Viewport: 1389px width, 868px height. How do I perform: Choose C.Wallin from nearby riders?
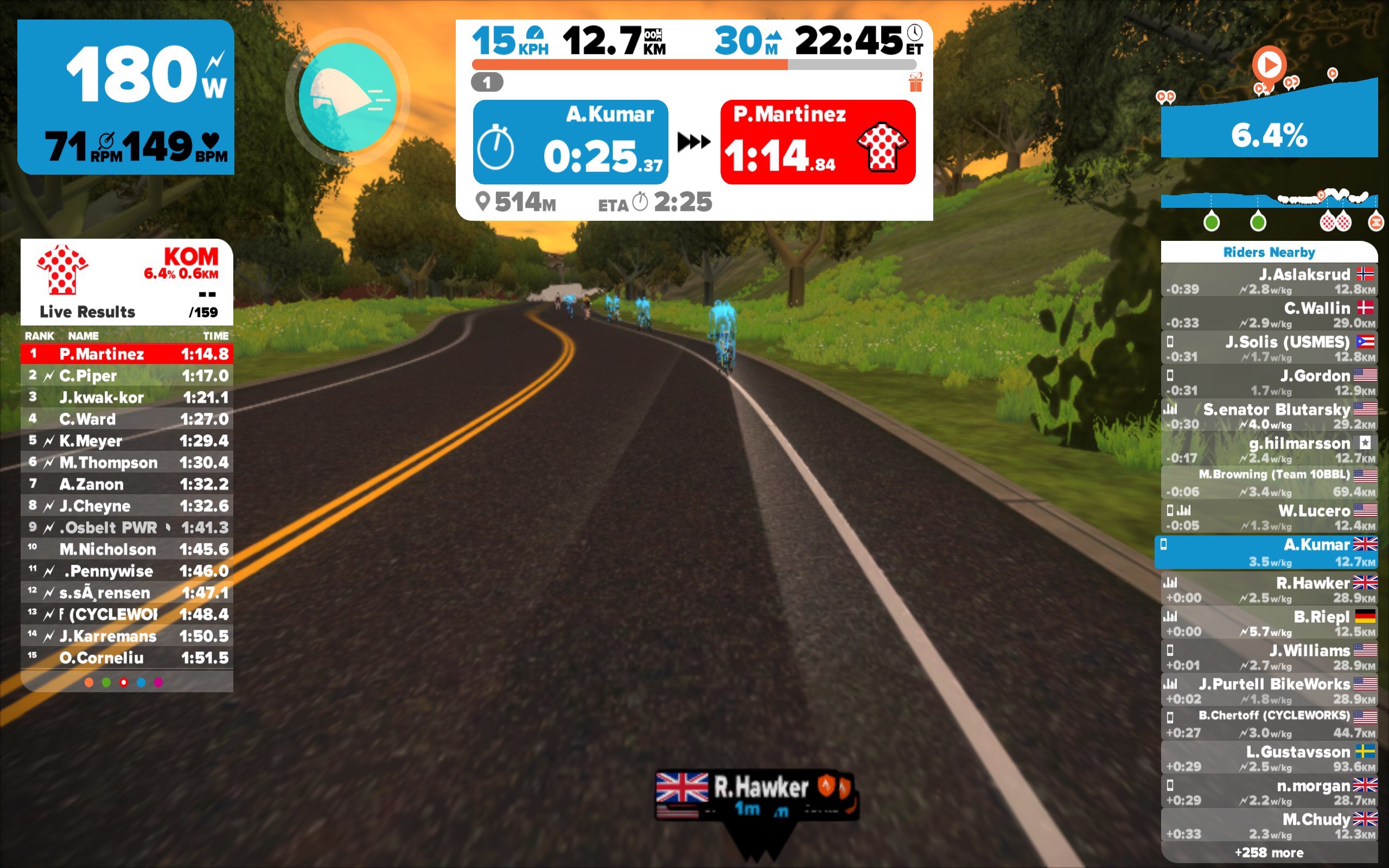point(1269,314)
